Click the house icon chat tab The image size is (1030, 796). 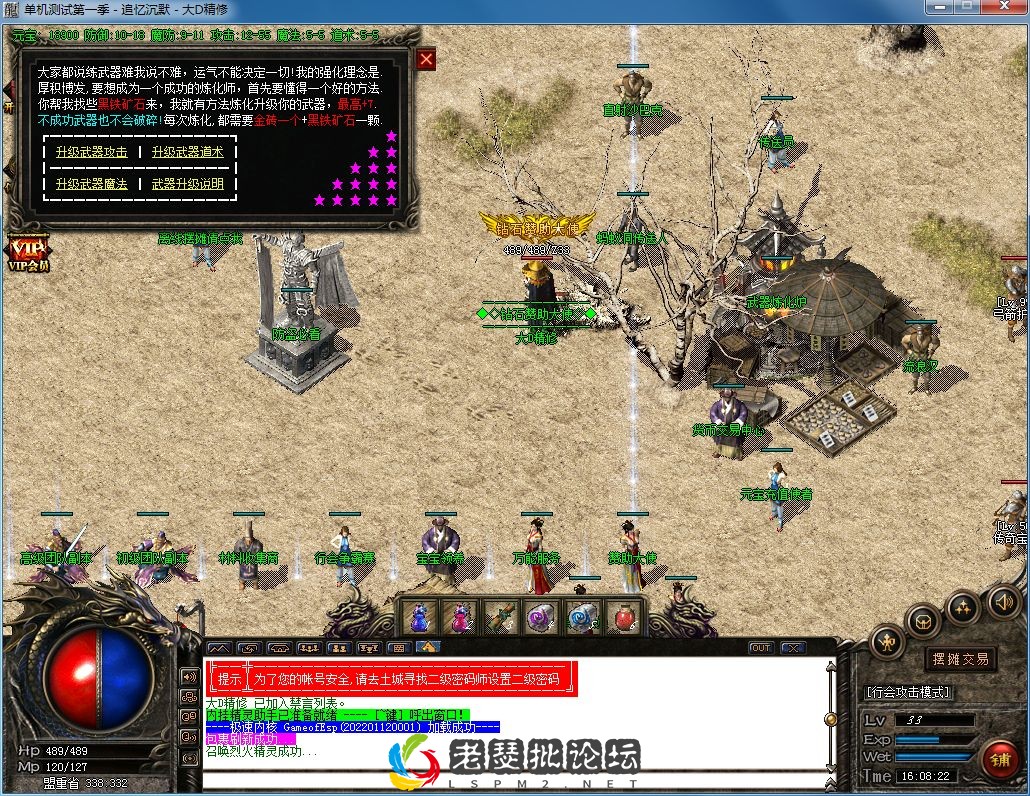(x=428, y=648)
